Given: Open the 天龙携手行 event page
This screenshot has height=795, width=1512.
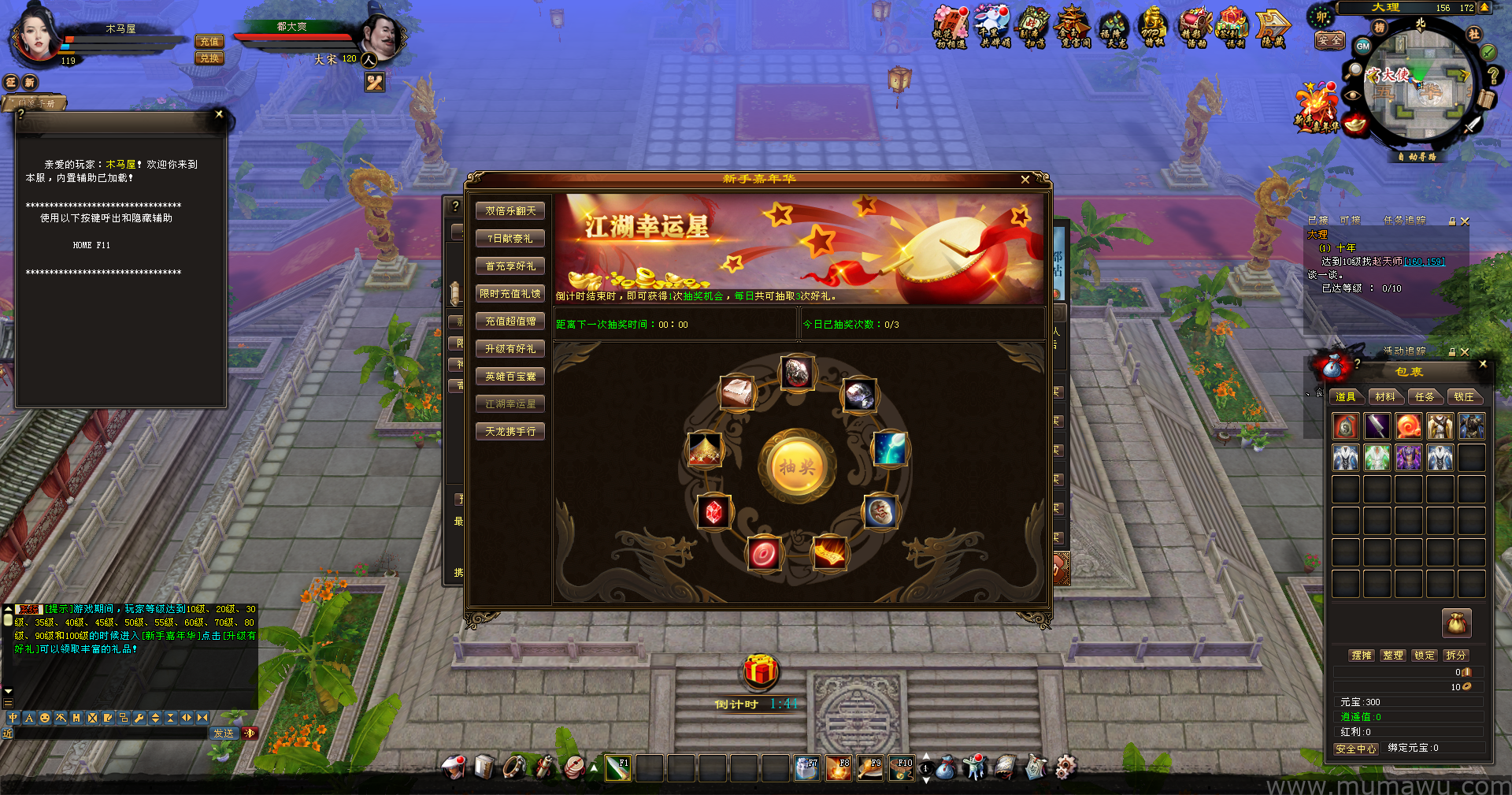Looking at the screenshot, I should 510,432.
